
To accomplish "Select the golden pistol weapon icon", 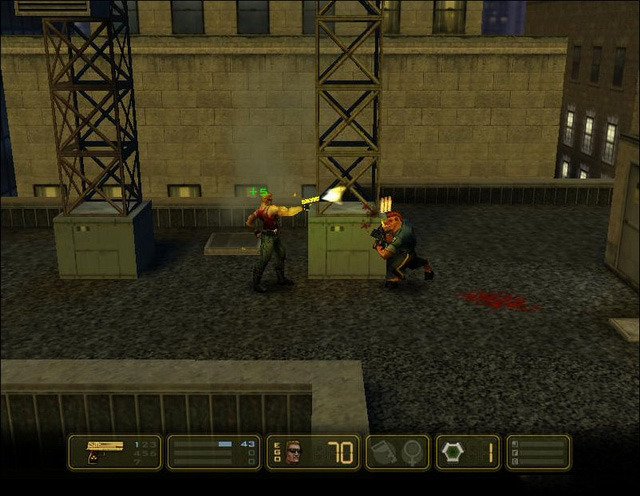I will [x=104, y=446].
